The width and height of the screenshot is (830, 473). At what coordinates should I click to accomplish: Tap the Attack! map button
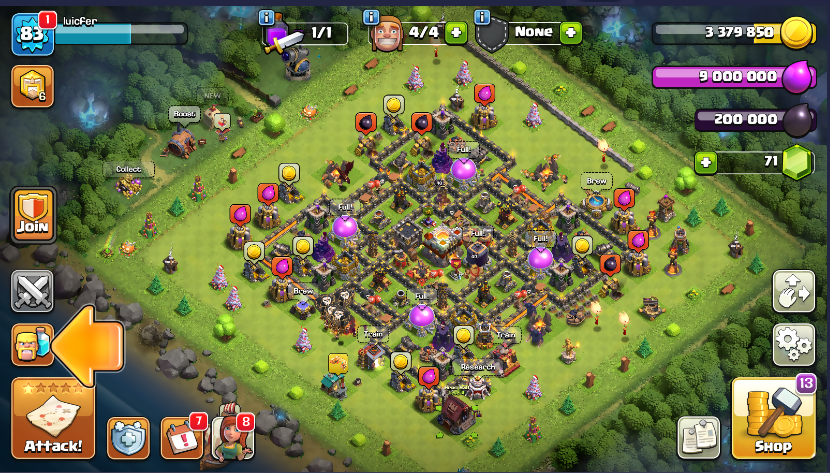53,418
